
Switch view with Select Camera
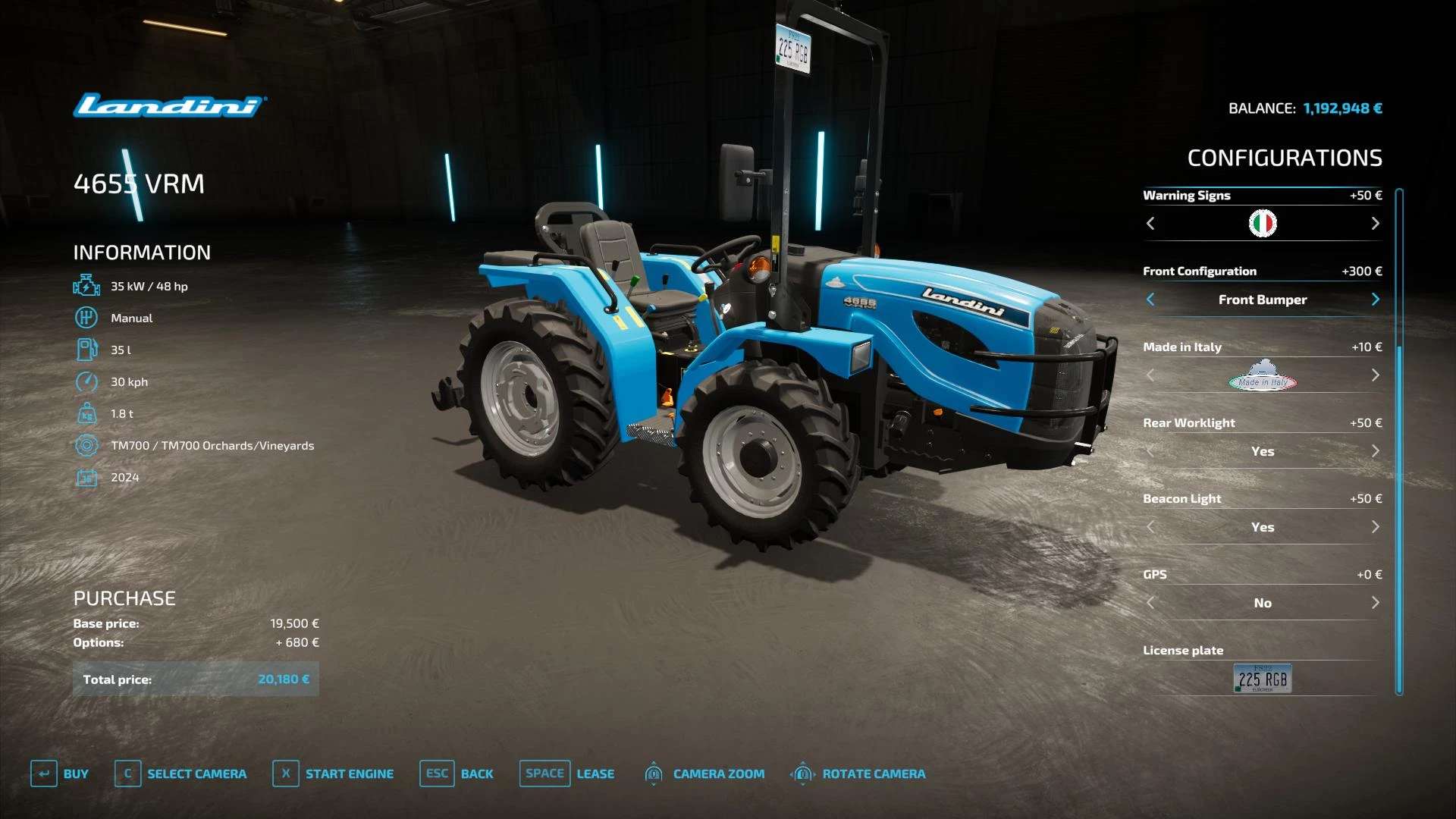(180, 773)
